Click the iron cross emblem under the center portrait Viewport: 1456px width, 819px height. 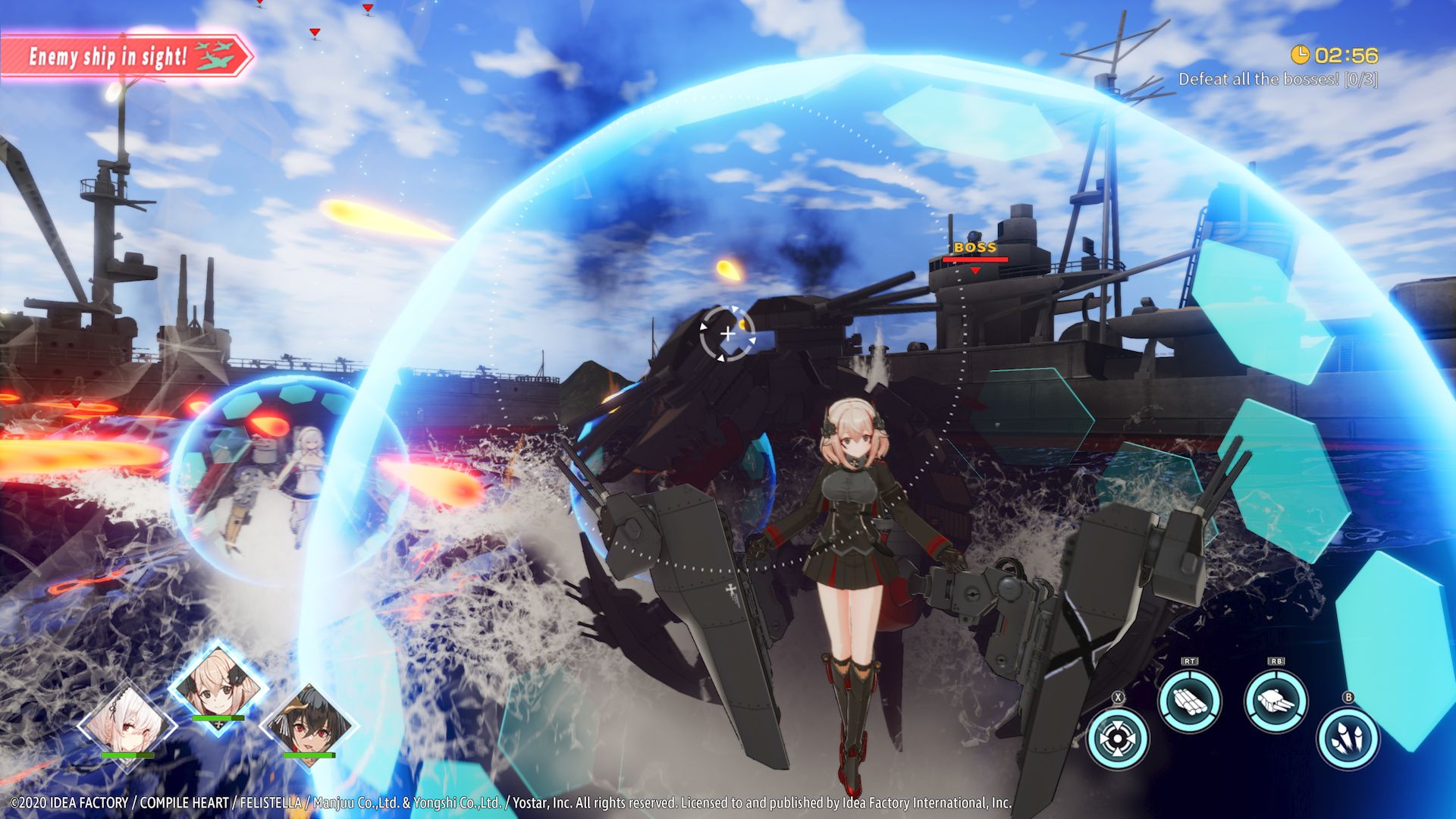220,724
